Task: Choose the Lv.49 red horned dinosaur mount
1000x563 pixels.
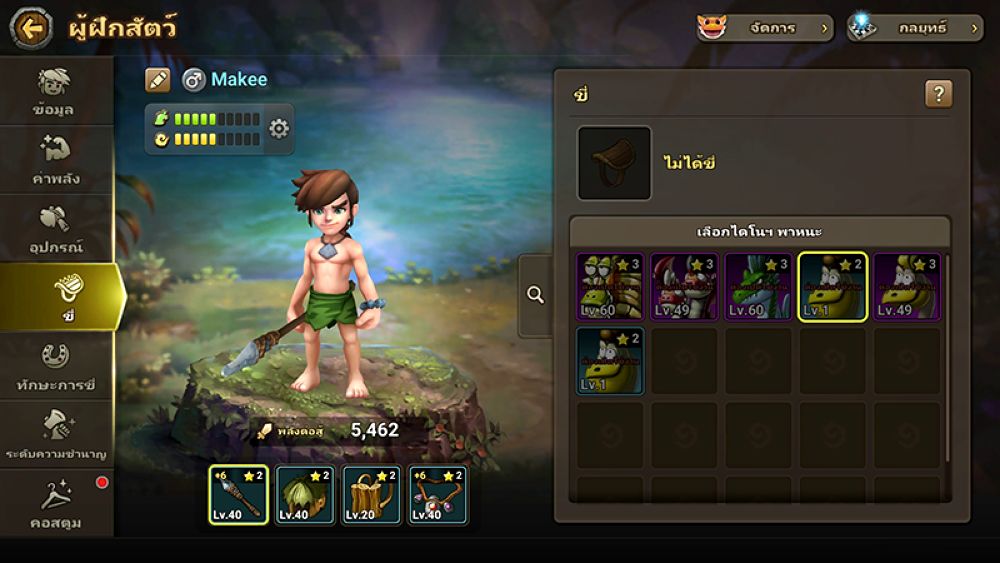Action: coord(684,287)
